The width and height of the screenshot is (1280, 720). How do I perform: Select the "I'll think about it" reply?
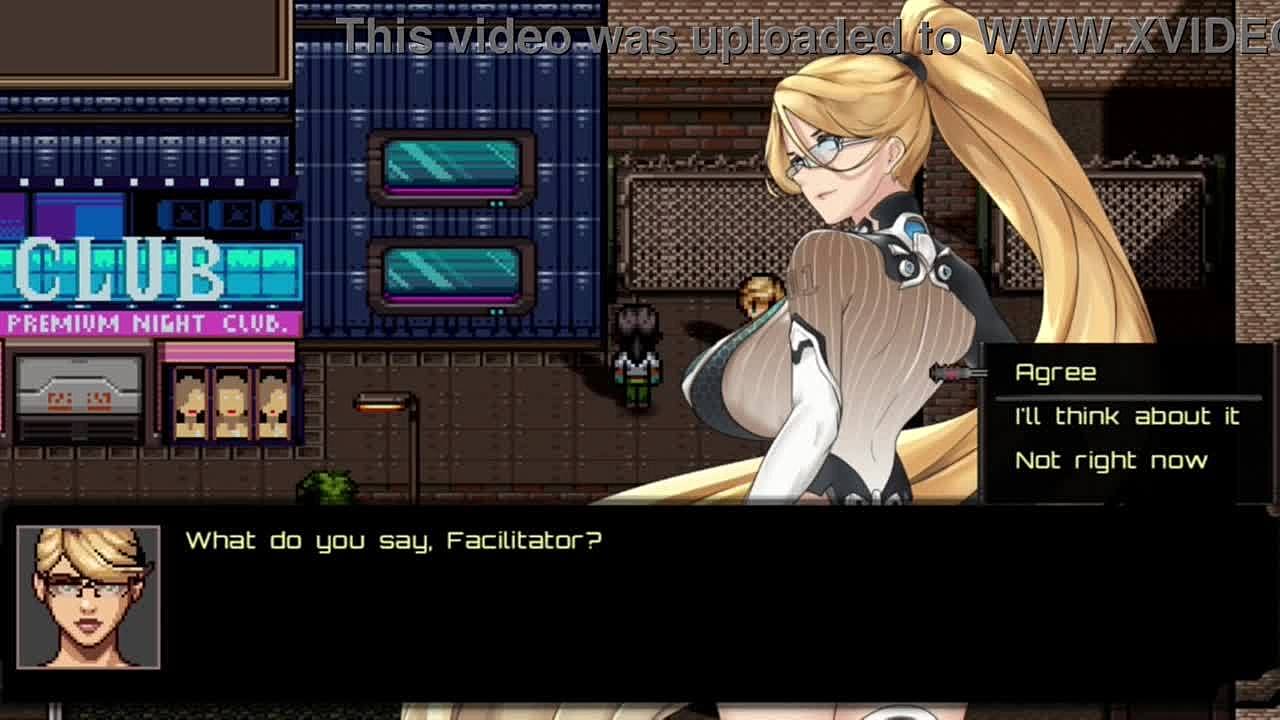(1127, 417)
